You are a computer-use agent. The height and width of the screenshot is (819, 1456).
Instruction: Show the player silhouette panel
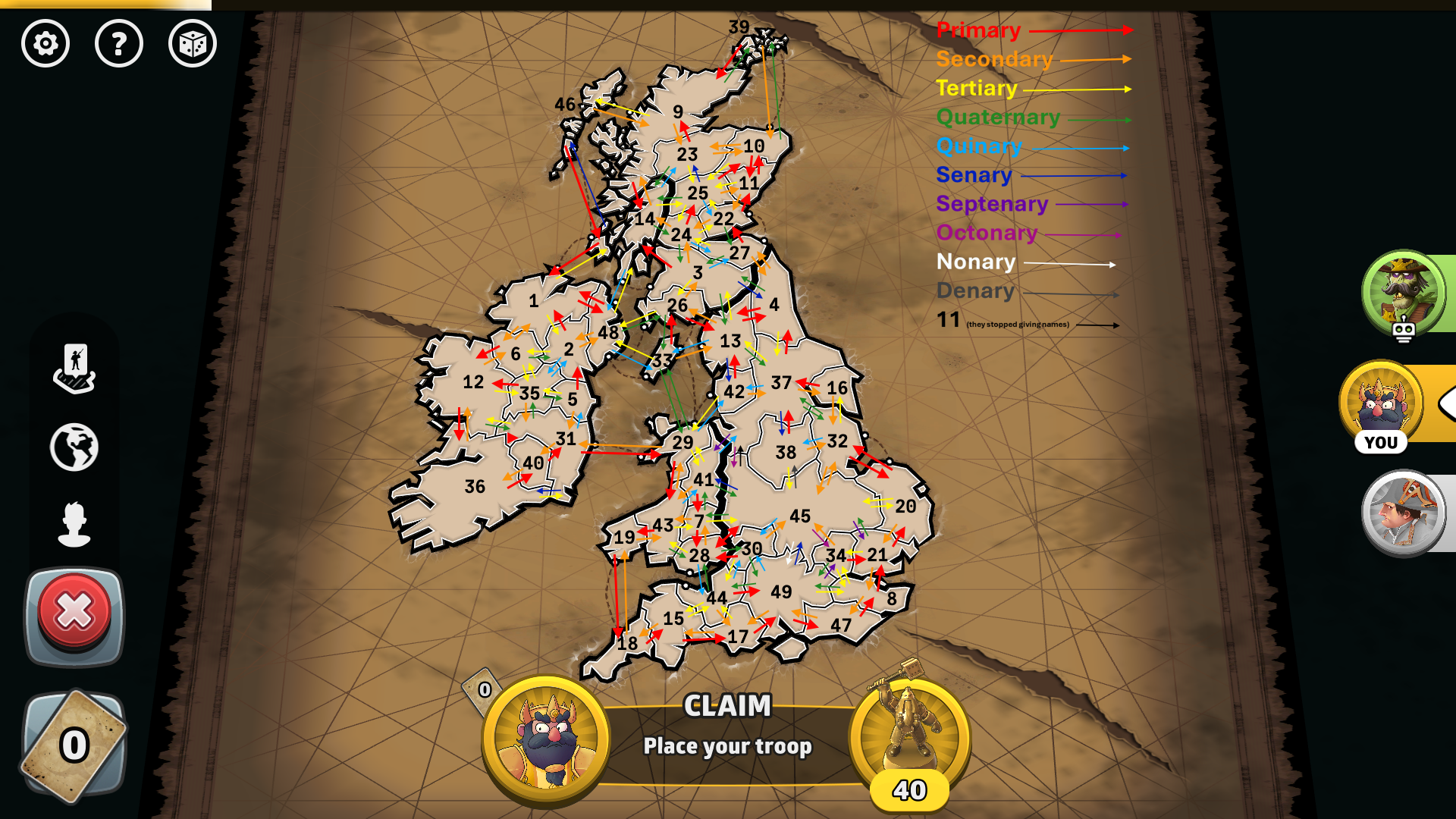74,523
